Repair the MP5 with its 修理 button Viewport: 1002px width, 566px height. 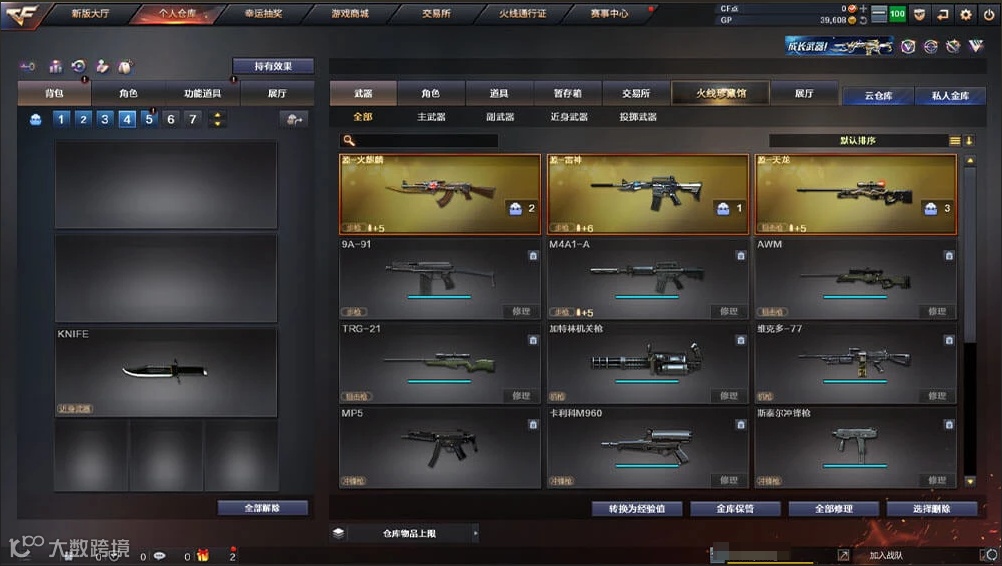[x=521, y=481]
